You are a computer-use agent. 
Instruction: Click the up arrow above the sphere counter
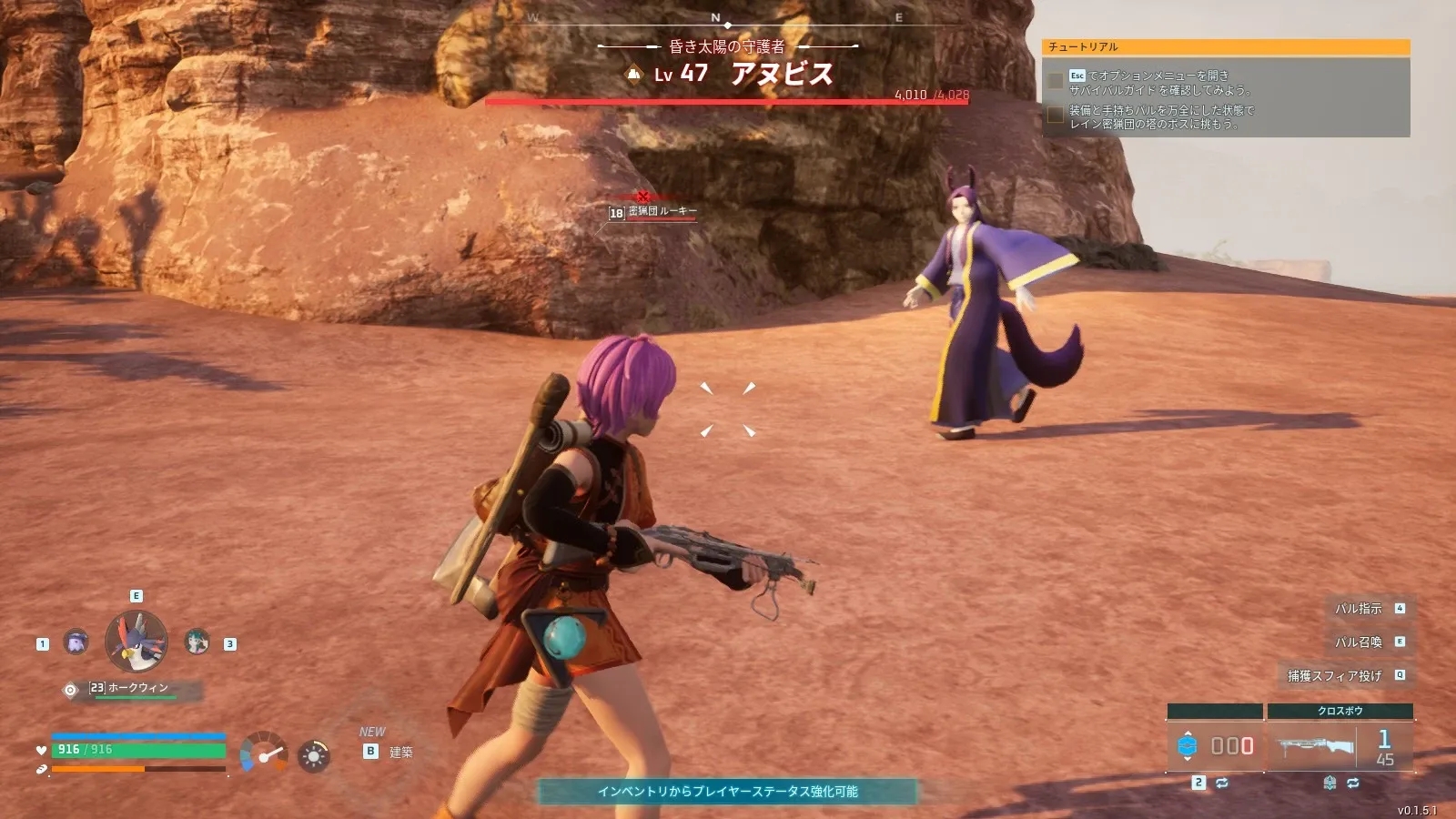(x=1188, y=733)
